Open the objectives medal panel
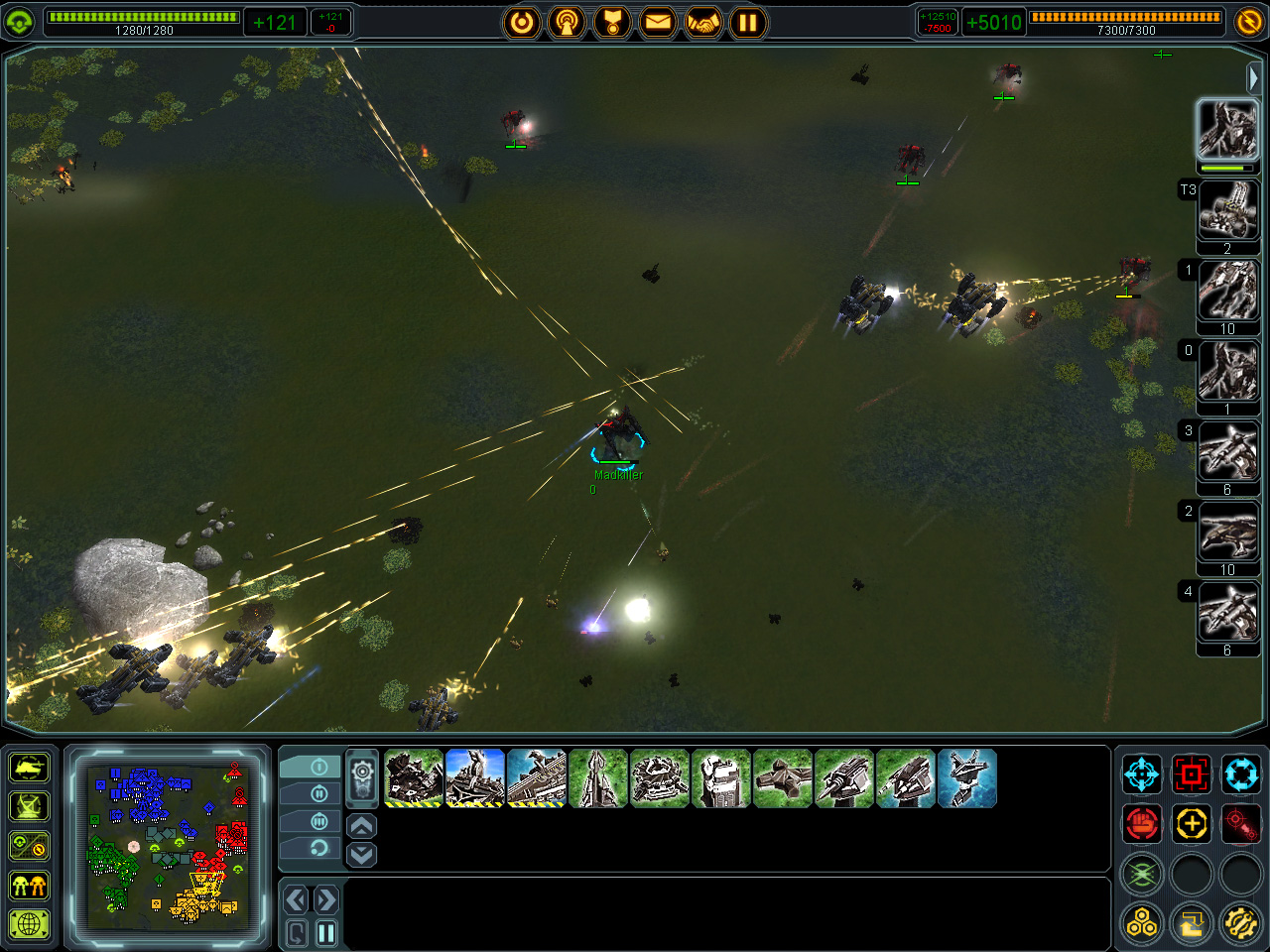Image resolution: width=1270 pixels, height=952 pixels. pyautogui.click(x=612, y=22)
